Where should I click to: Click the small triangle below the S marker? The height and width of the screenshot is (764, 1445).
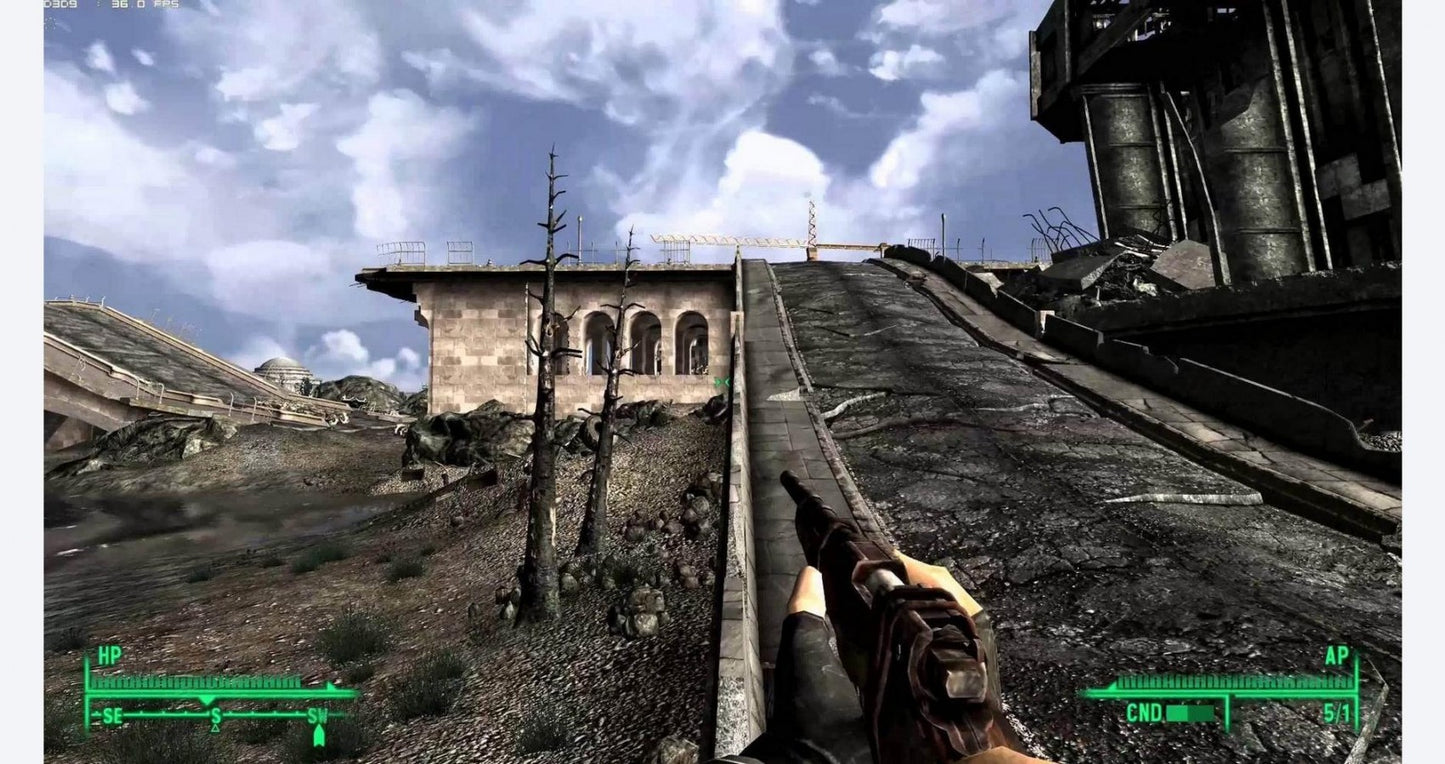[215, 729]
